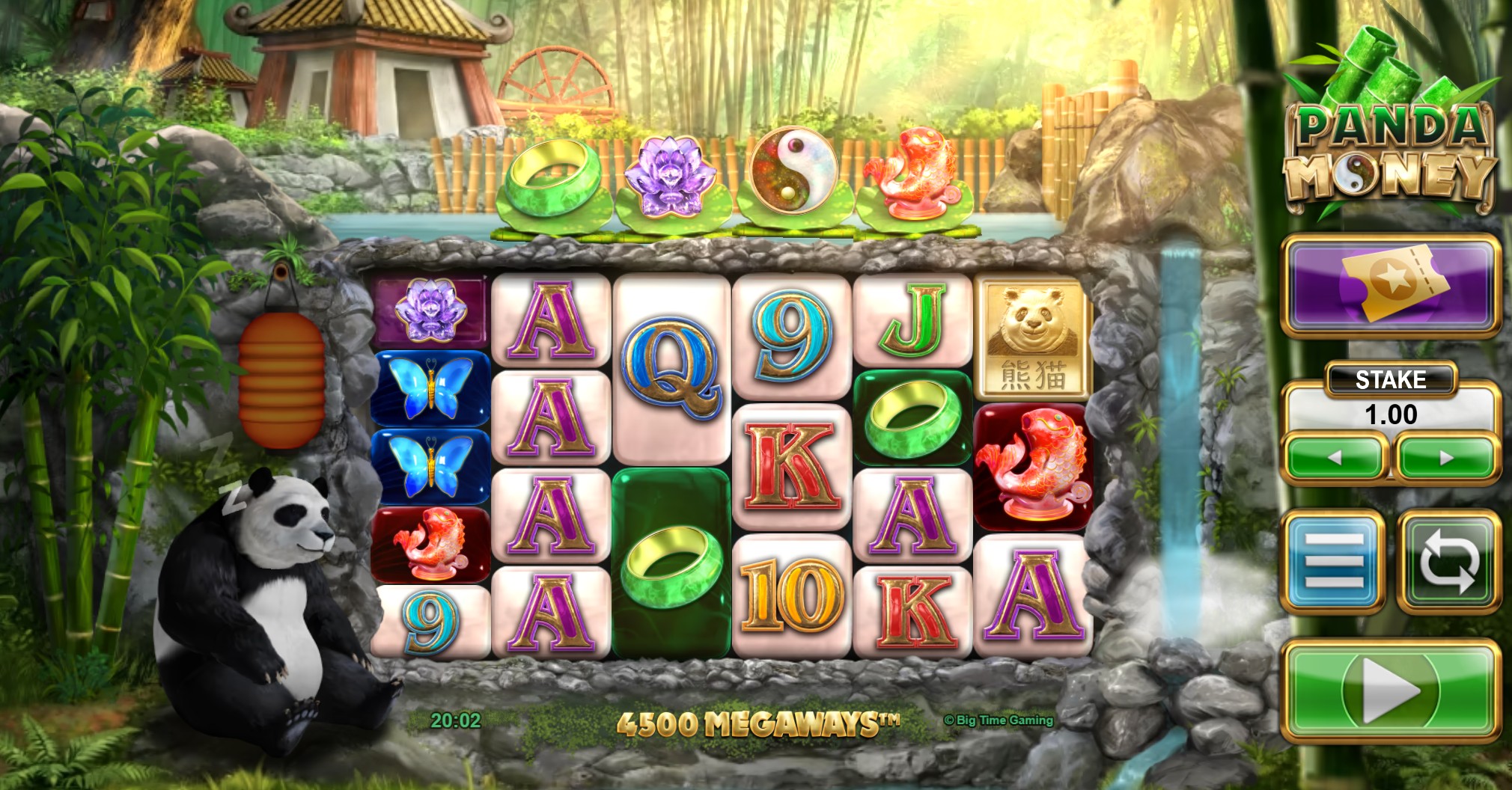Decrease the stake with the left arrow
1512x790 pixels.
[1335, 456]
